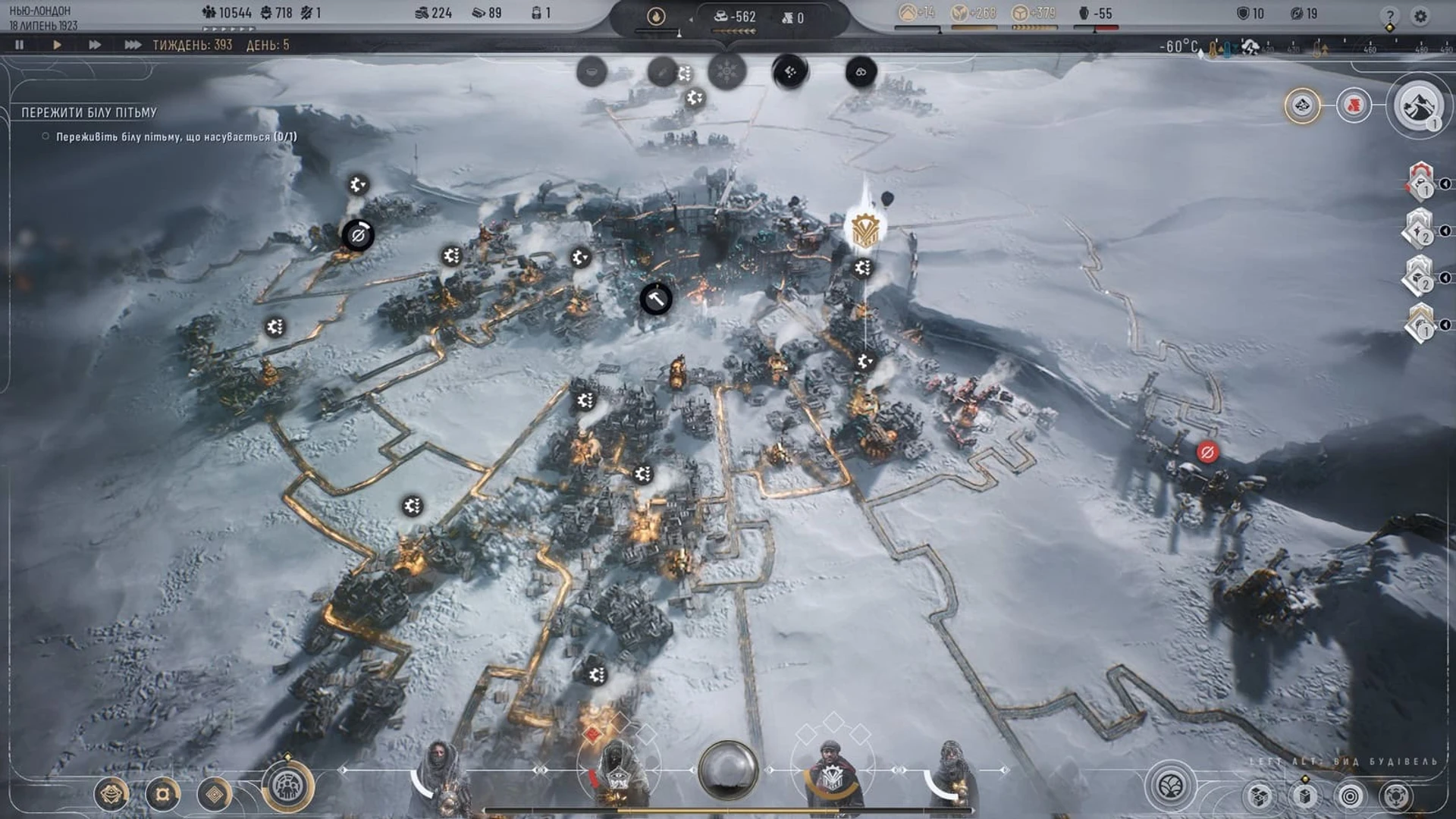This screenshot has height=819, width=1456.
Task: Expand the arrow beside the generator gauge
Action: pos(689,20)
